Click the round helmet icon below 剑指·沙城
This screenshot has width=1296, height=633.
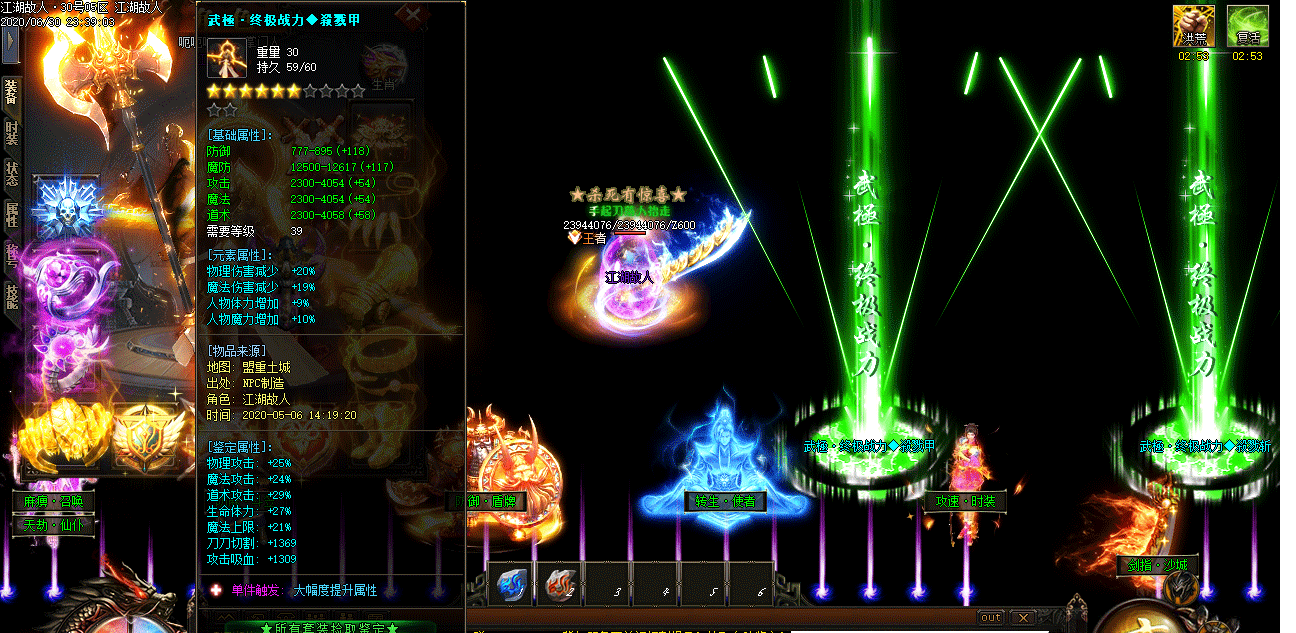pos(1182,588)
